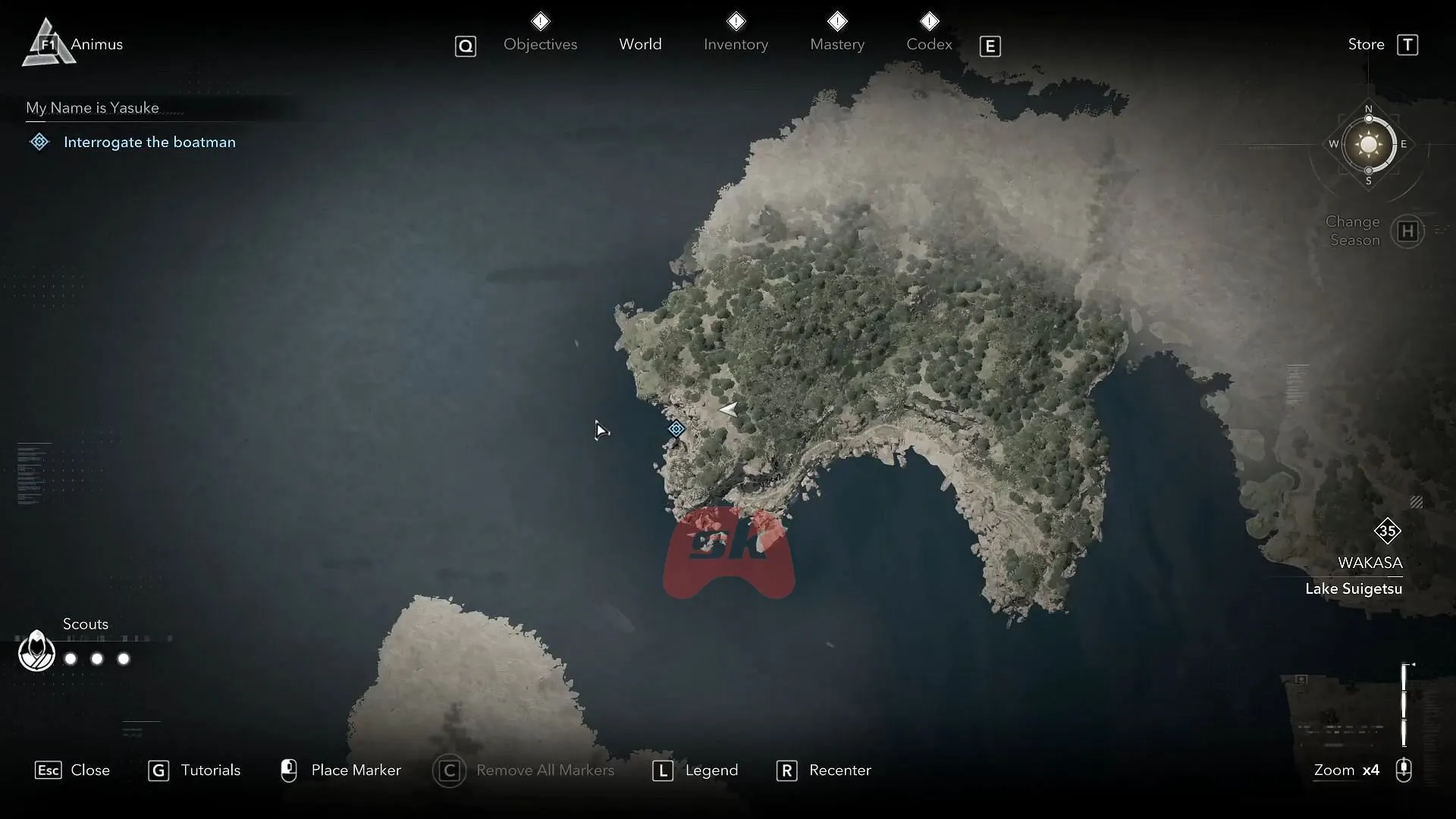Click the compass in the top right
This screenshot has height=819, width=1456.
point(1368,145)
